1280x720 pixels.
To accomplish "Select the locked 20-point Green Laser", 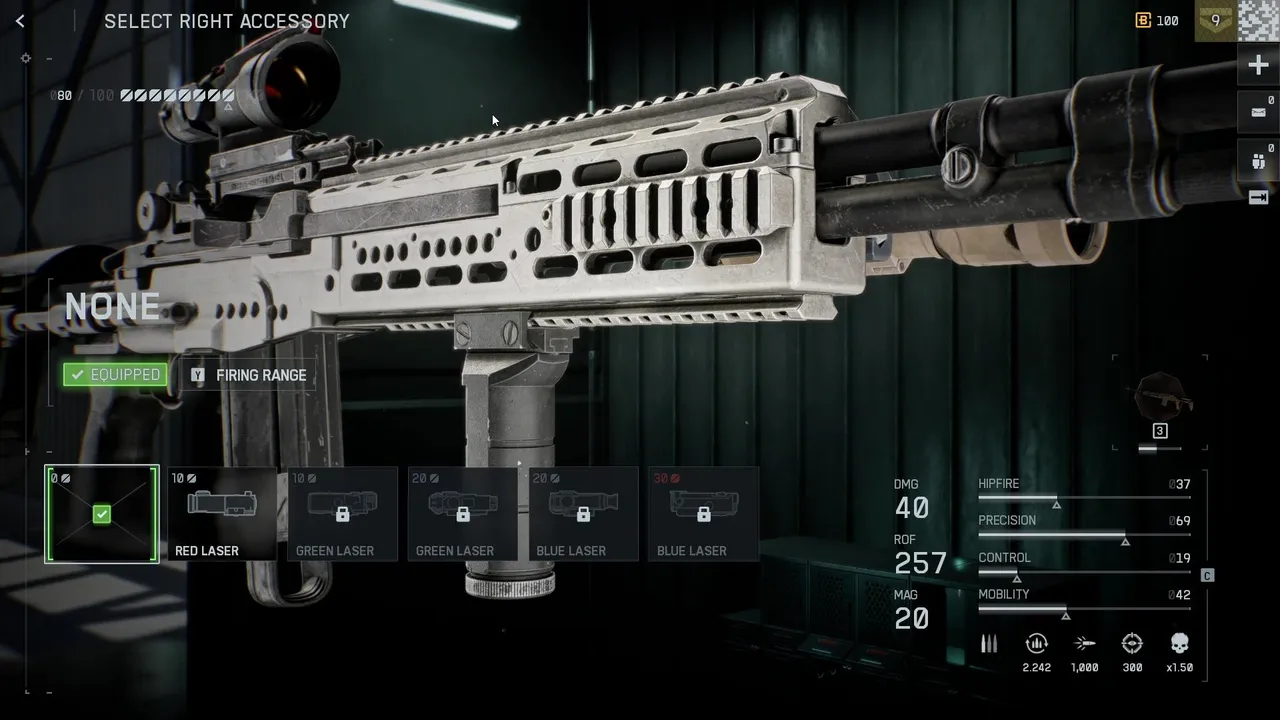I will pyautogui.click(x=462, y=514).
